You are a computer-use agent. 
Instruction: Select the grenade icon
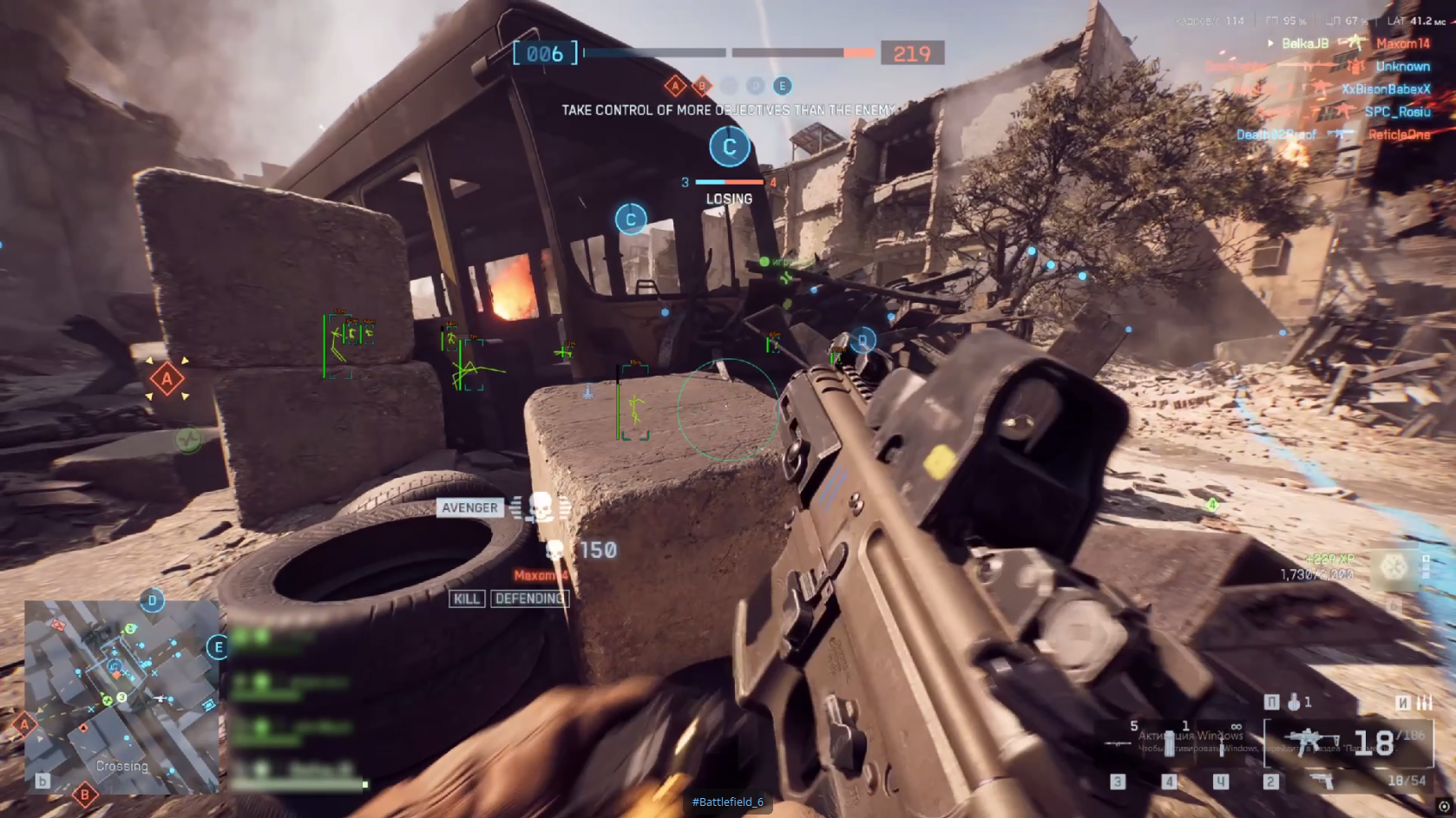click(x=1294, y=702)
